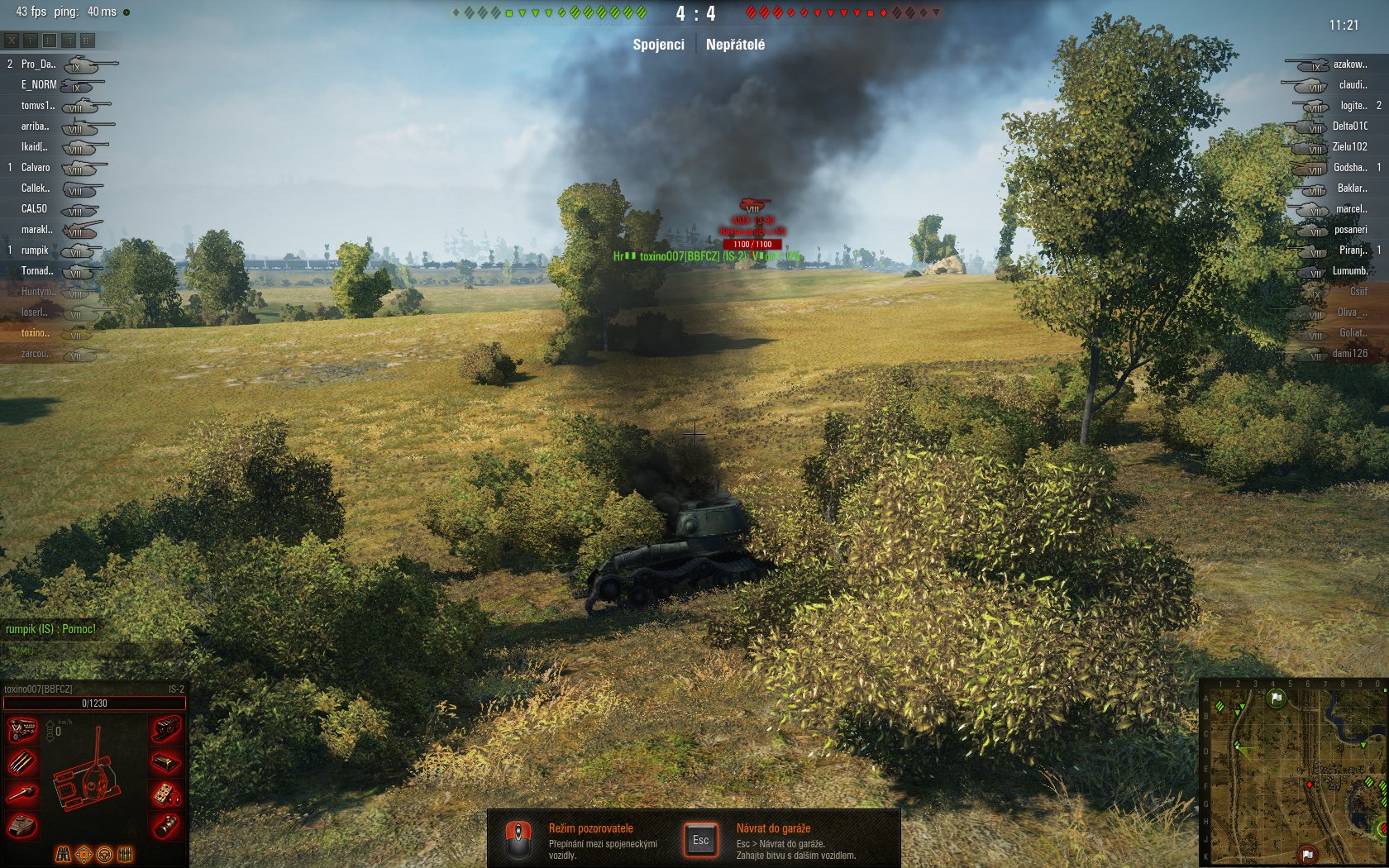Select the engine module icon in damage panel
The height and width of the screenshot is (868, 1389).
(x=22, y=730)
